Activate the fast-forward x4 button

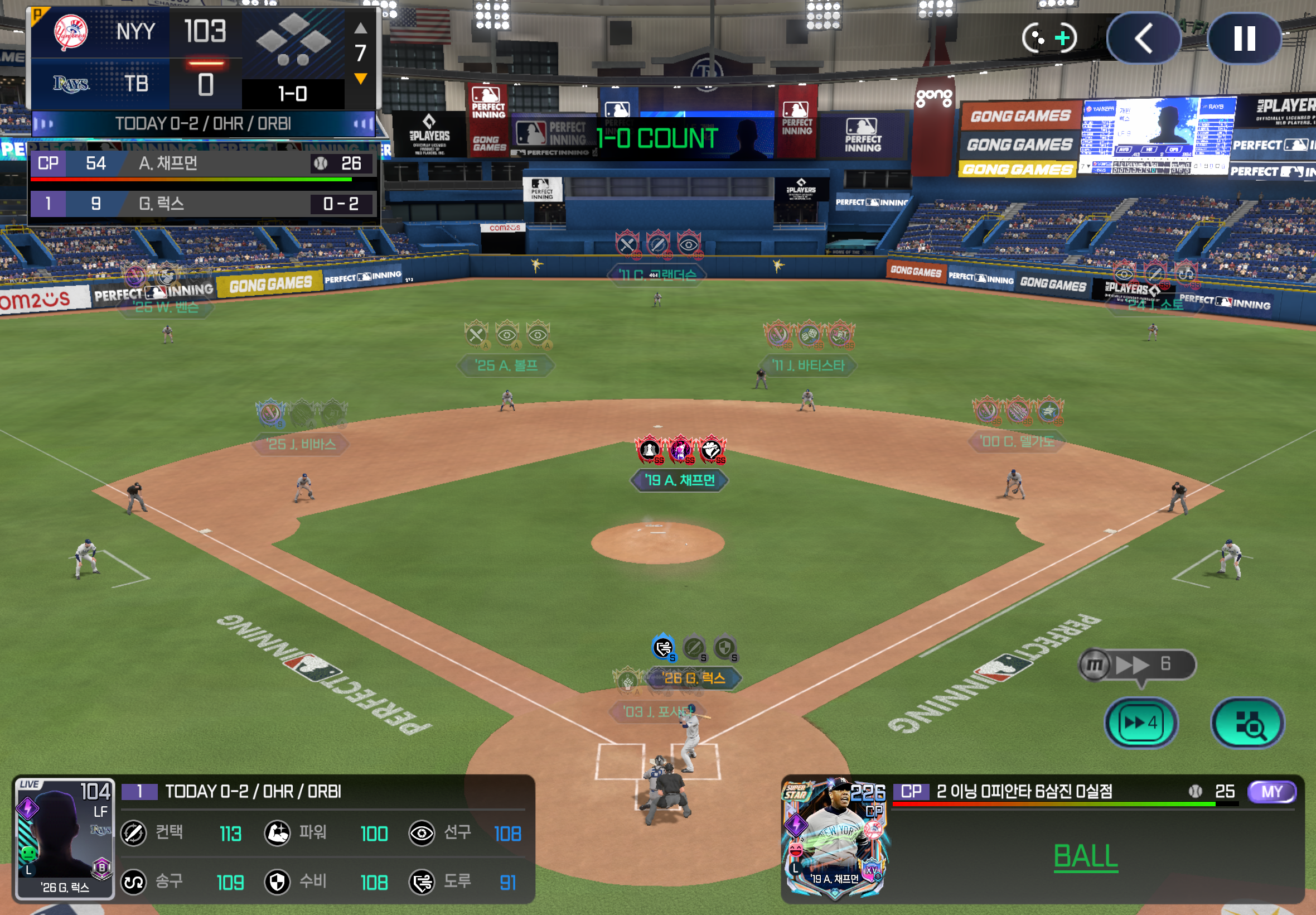click(x=1141, y=723)
